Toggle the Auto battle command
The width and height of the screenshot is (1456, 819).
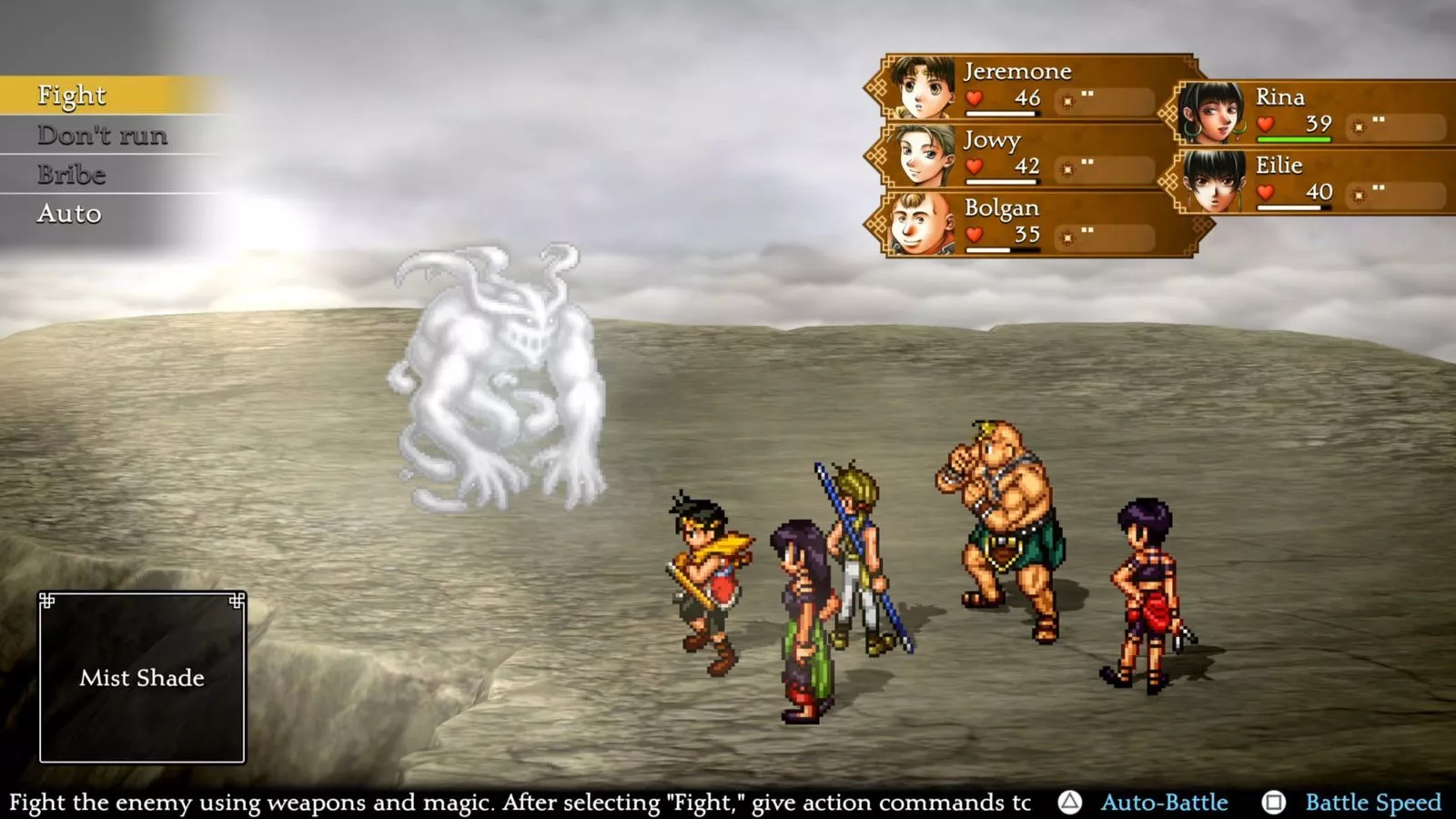click(x=68, y=215)
